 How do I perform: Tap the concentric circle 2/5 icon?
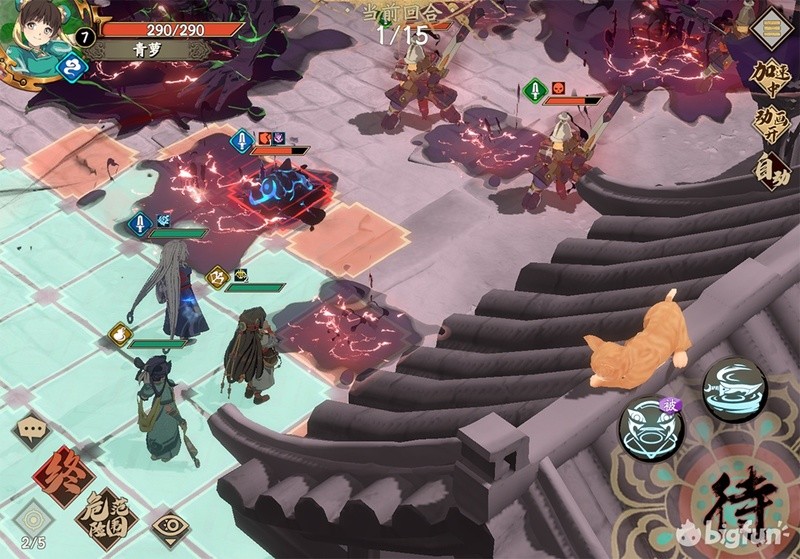33,521
